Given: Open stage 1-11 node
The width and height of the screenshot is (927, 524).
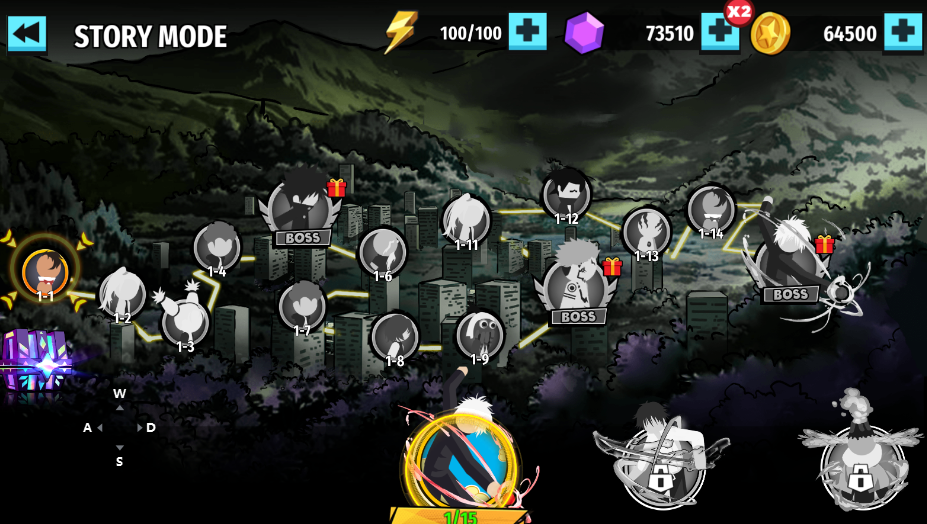Looking at the screenshot, I should point(466,219).
